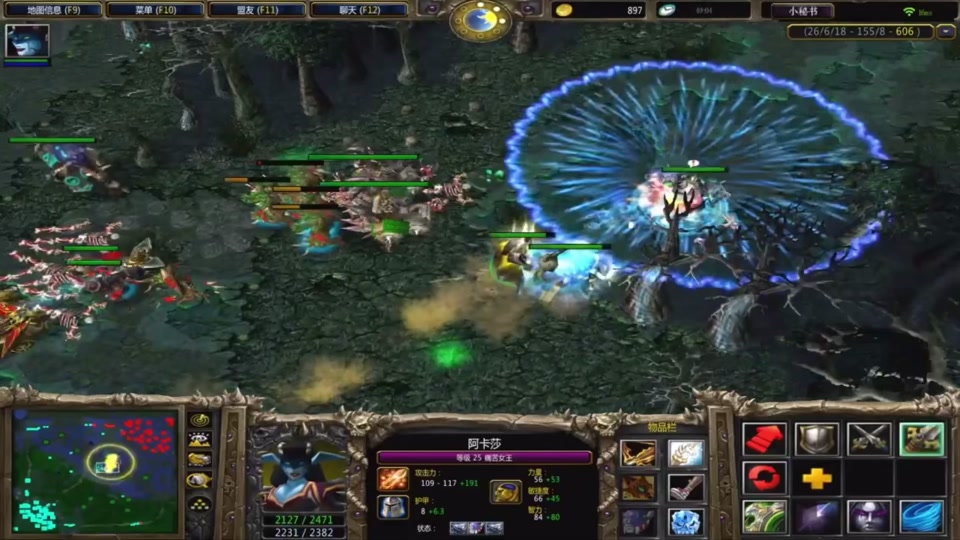Cast the blue swirling vortex ultimate ability

click(921, 517)
